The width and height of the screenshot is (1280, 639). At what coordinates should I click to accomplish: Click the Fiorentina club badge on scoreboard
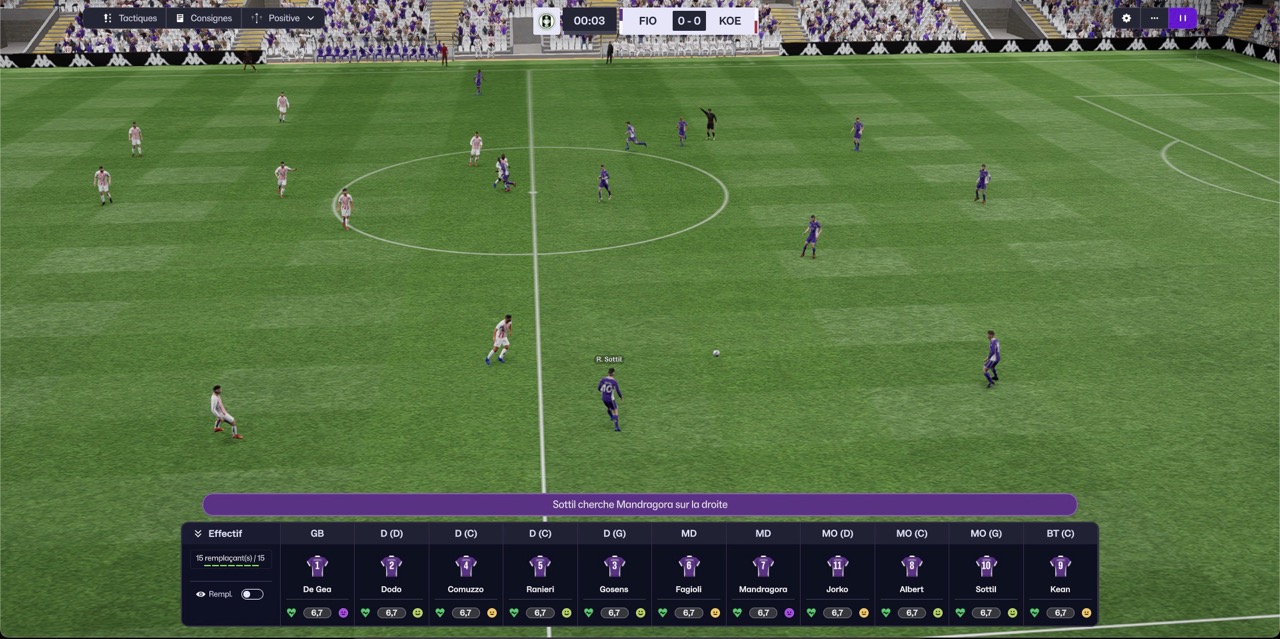[x=547, y=21]
